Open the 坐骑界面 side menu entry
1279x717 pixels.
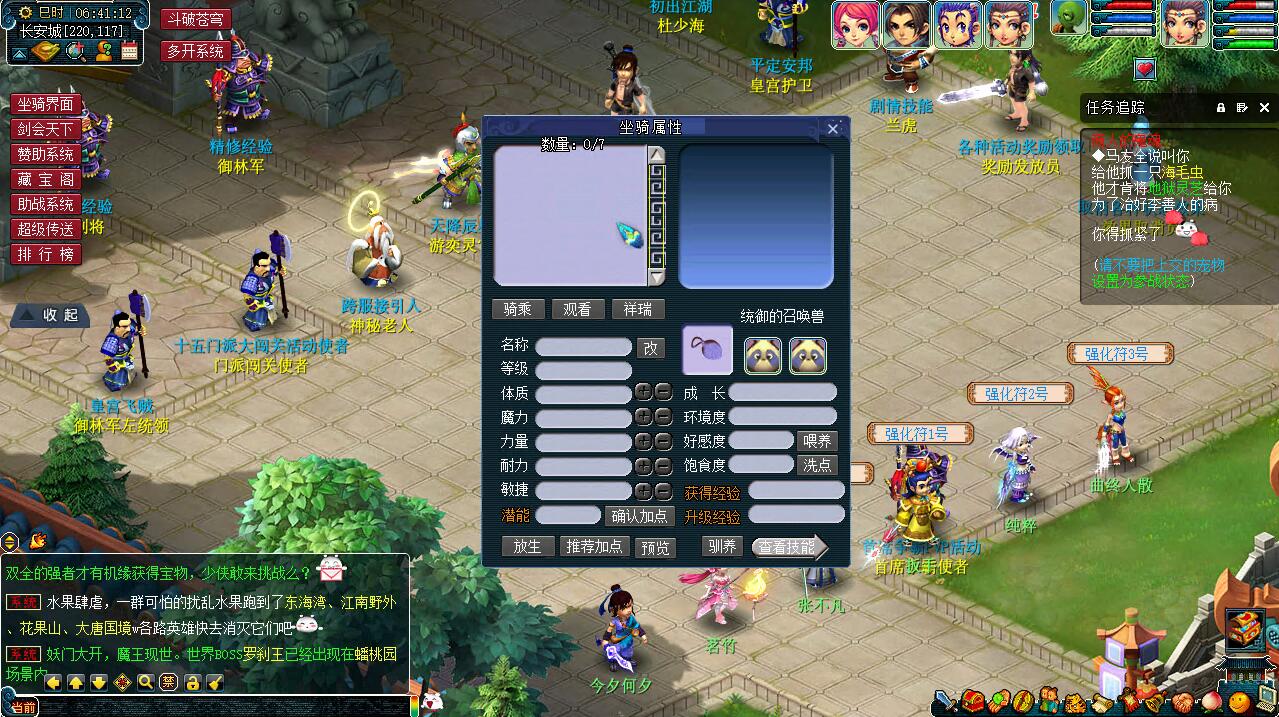[x=45, y=105]
